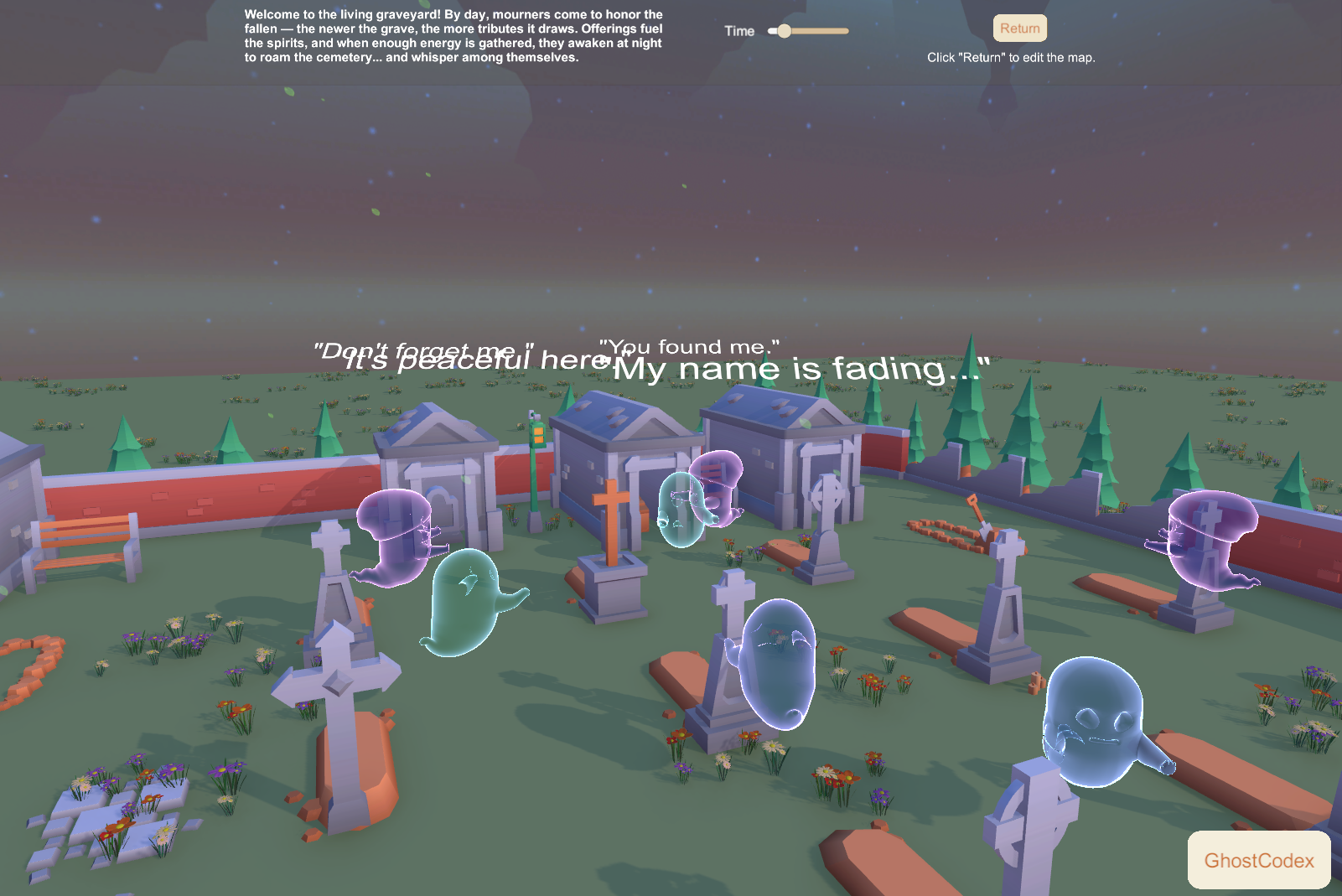Open the GhostCodex panel
1342x896 pixels.
pyautogui.click(x=1258, y=861)
